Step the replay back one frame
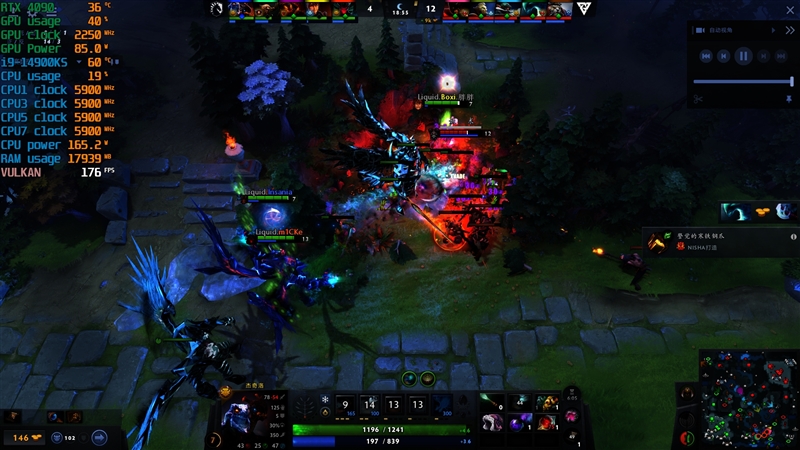800x450 pixels. coord(724,57)
